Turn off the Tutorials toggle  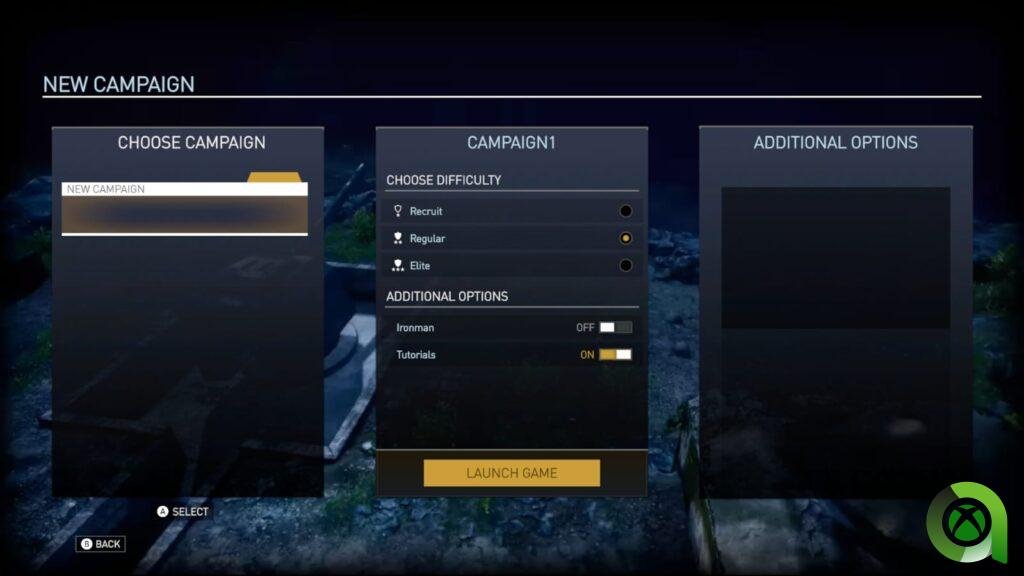pos(615,355)
